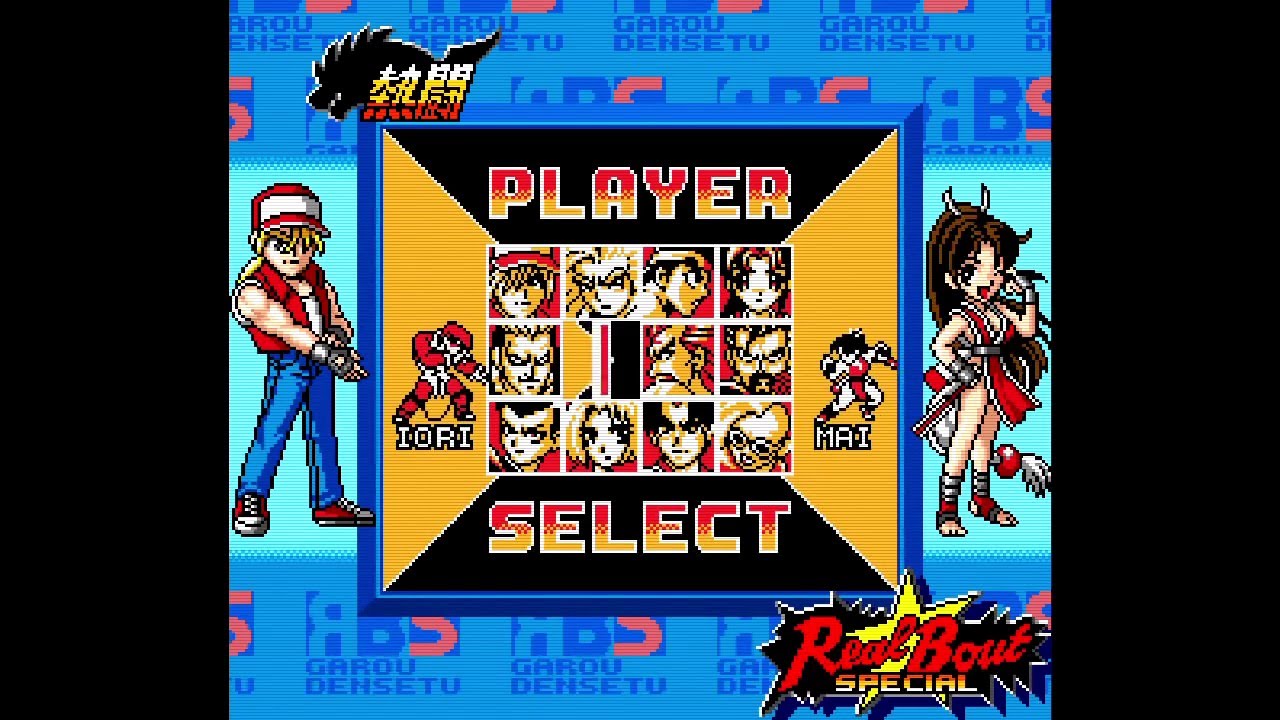Image resolution: width=1280 pixels, height=720 pixels.
Task: Click Terry's full-body artwork on the left
Action: click(295, 350)
